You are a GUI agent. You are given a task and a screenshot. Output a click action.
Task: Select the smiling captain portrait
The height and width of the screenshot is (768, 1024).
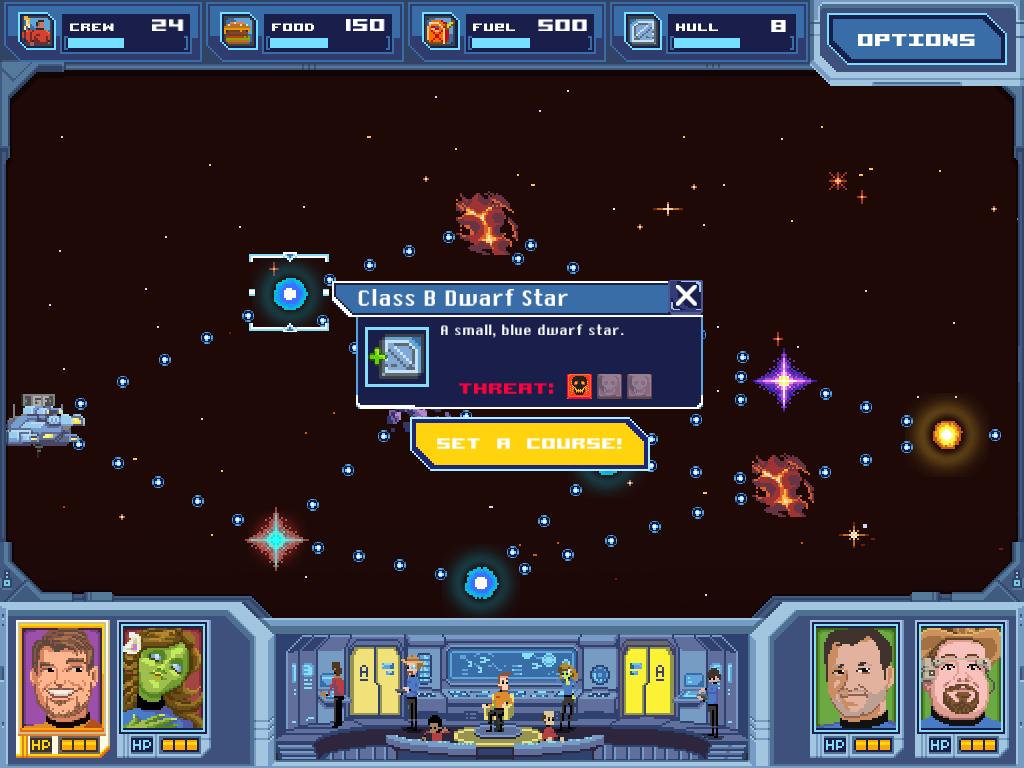[61, 677]
